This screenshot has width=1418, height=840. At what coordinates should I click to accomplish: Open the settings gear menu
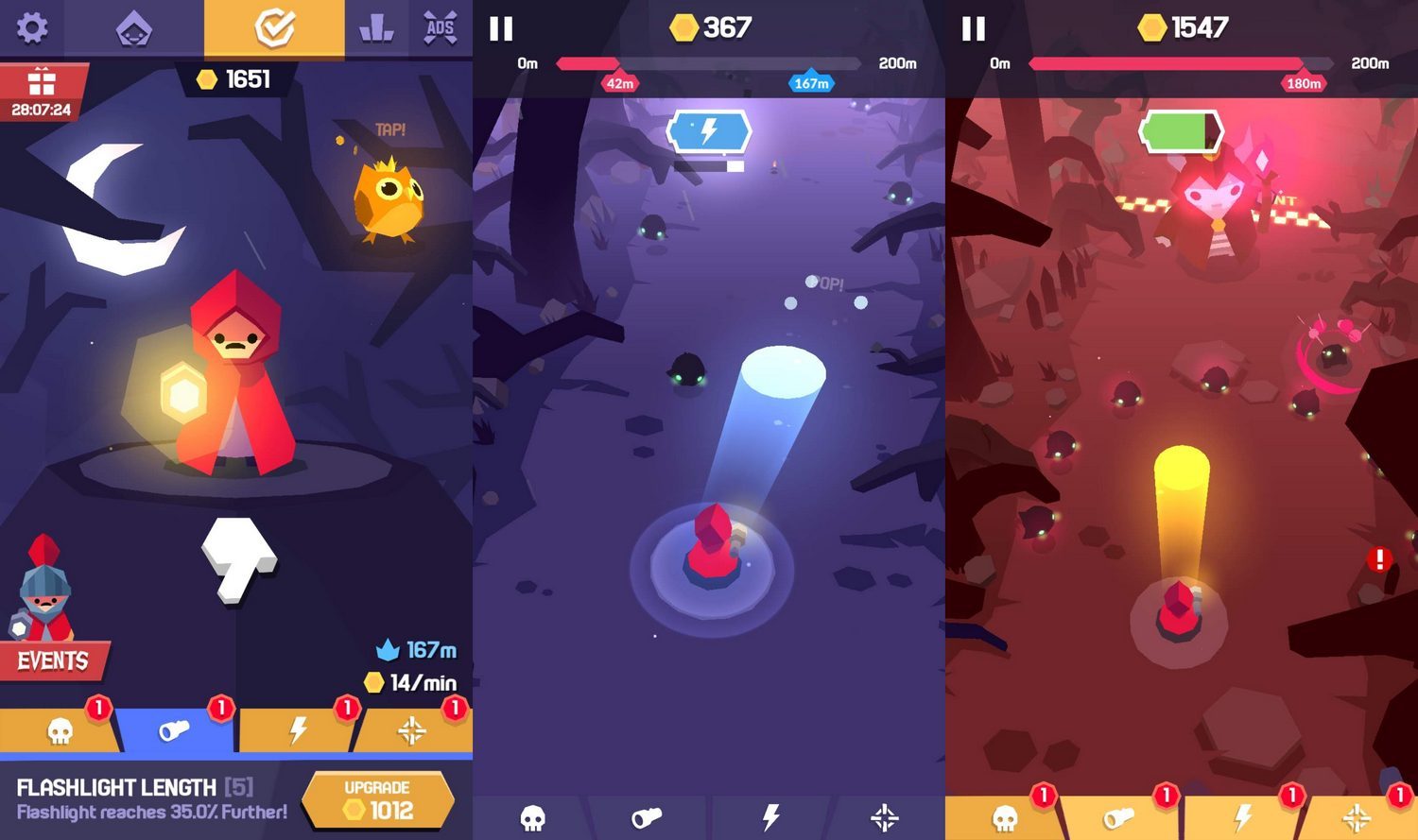[x=31, y=27]
